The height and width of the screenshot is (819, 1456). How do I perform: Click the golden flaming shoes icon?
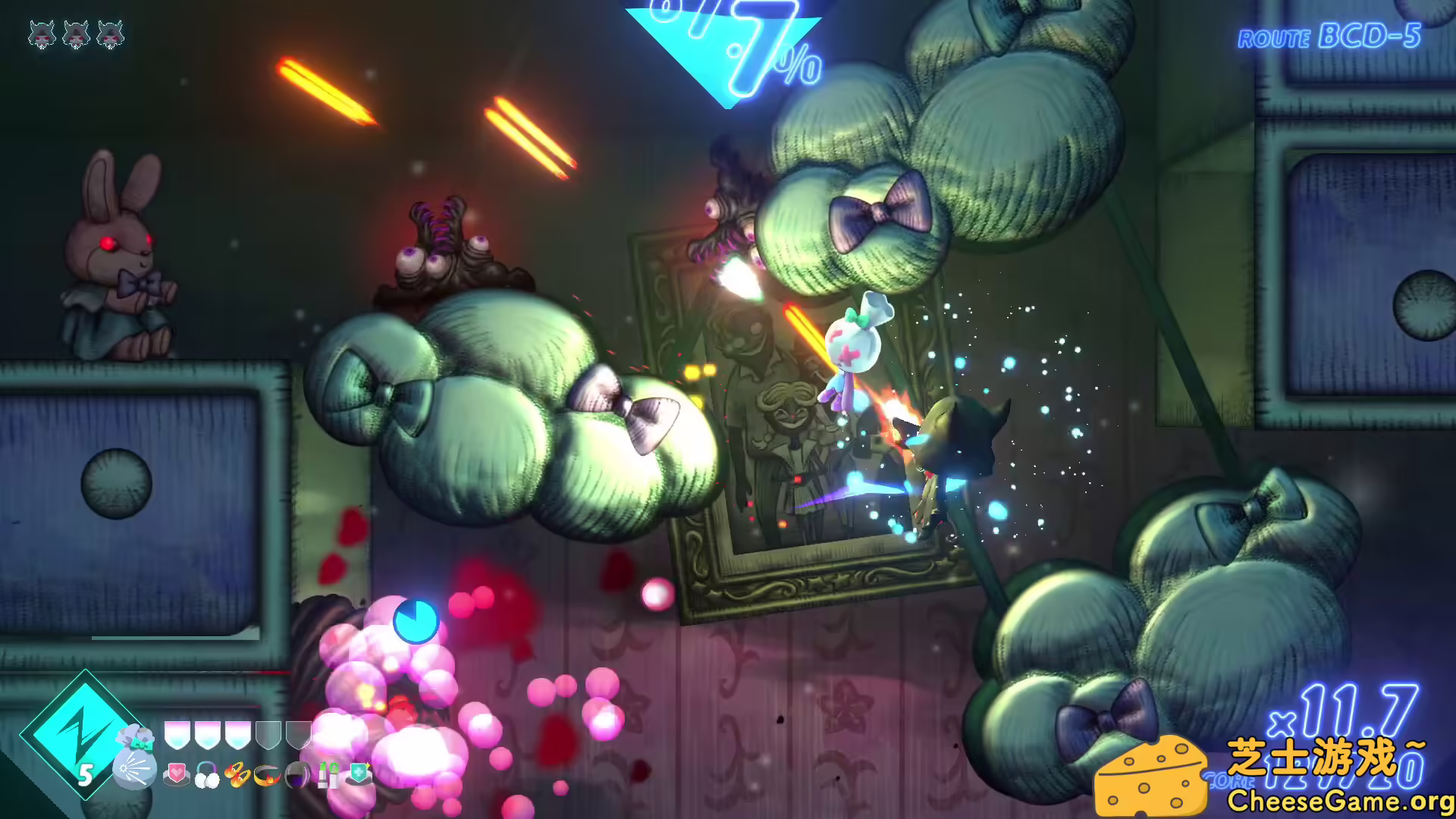(x=237, y=774)
